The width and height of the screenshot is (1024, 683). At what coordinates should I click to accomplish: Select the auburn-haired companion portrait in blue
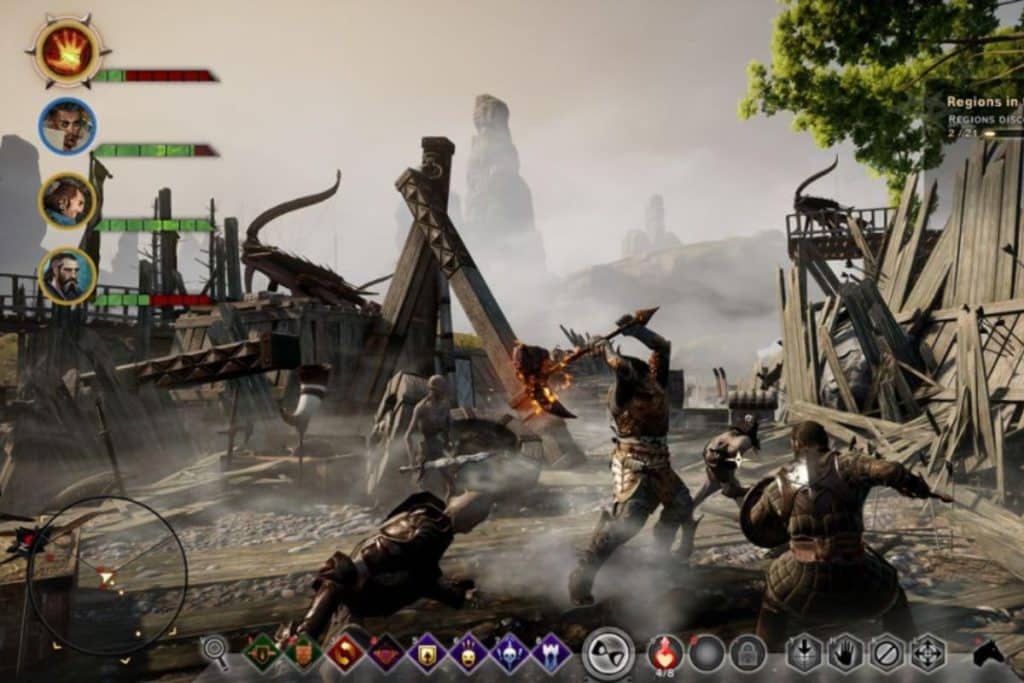coord(68,201)
